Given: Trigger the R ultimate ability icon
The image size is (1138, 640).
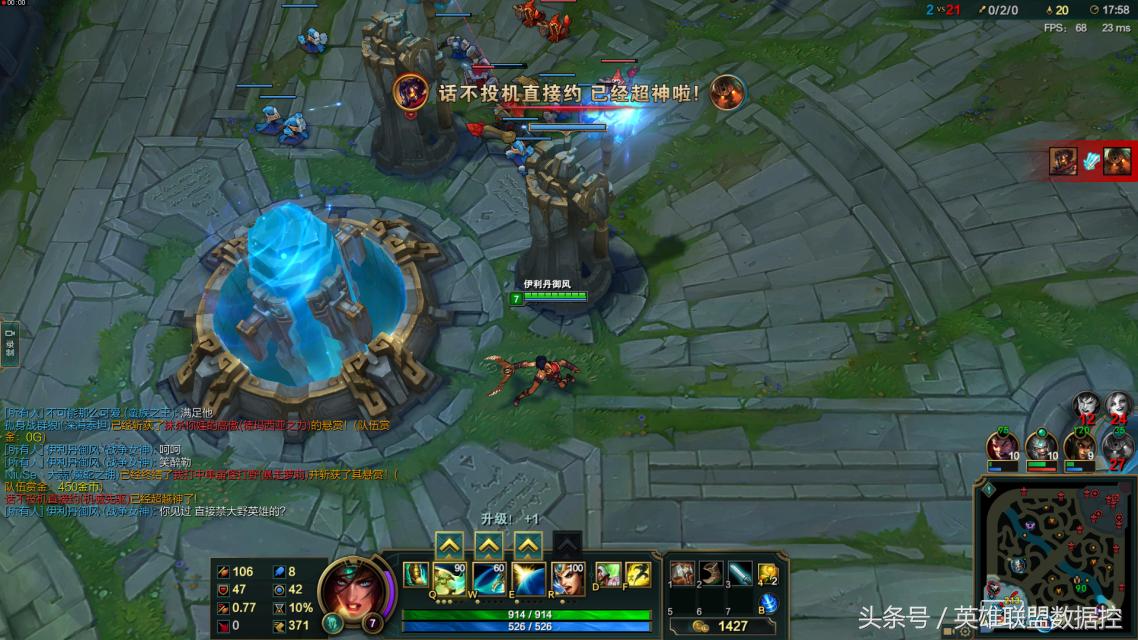Looking at the screenshot, I should point(567,578).
